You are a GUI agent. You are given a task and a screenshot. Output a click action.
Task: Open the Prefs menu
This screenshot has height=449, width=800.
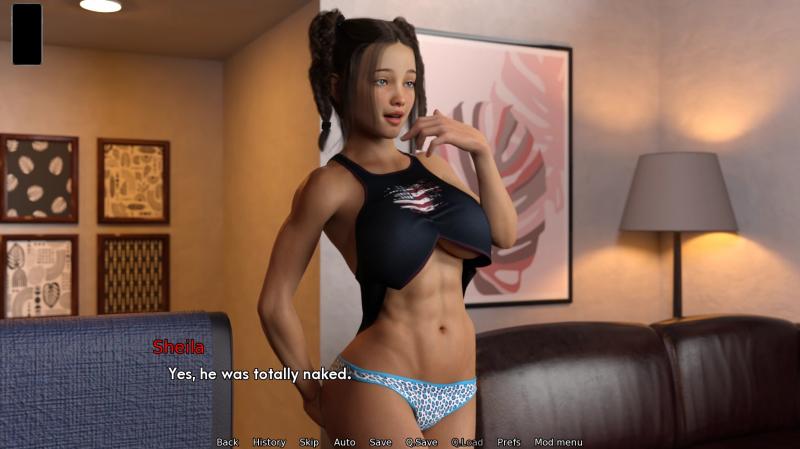tap(509, 442)
